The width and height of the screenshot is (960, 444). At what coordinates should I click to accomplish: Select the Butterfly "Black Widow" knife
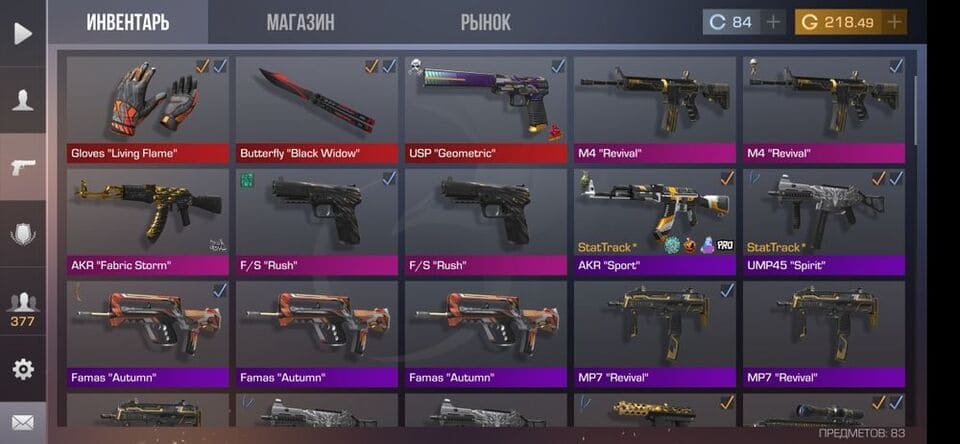tap(317, 108)
